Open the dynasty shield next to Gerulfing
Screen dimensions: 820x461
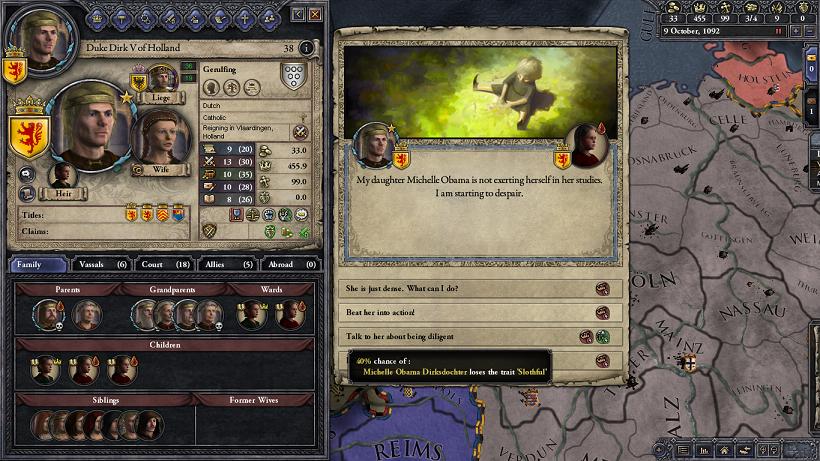point(292,78)
